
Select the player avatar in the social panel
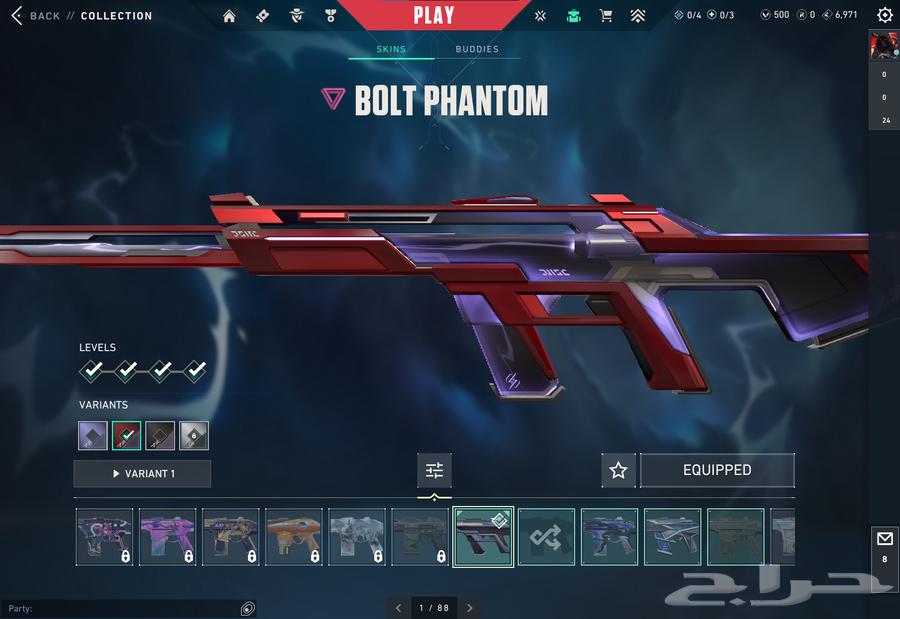point(884,45)
